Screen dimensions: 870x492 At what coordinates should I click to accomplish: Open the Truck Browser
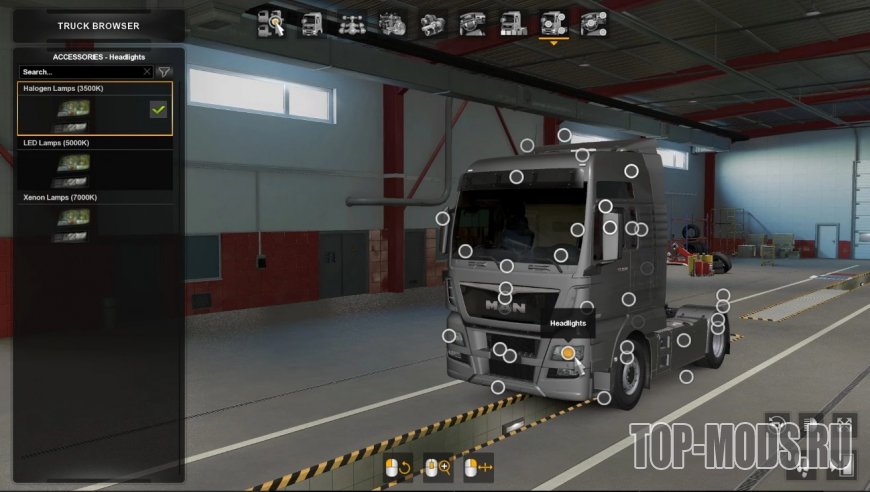(x=98, y=25)
